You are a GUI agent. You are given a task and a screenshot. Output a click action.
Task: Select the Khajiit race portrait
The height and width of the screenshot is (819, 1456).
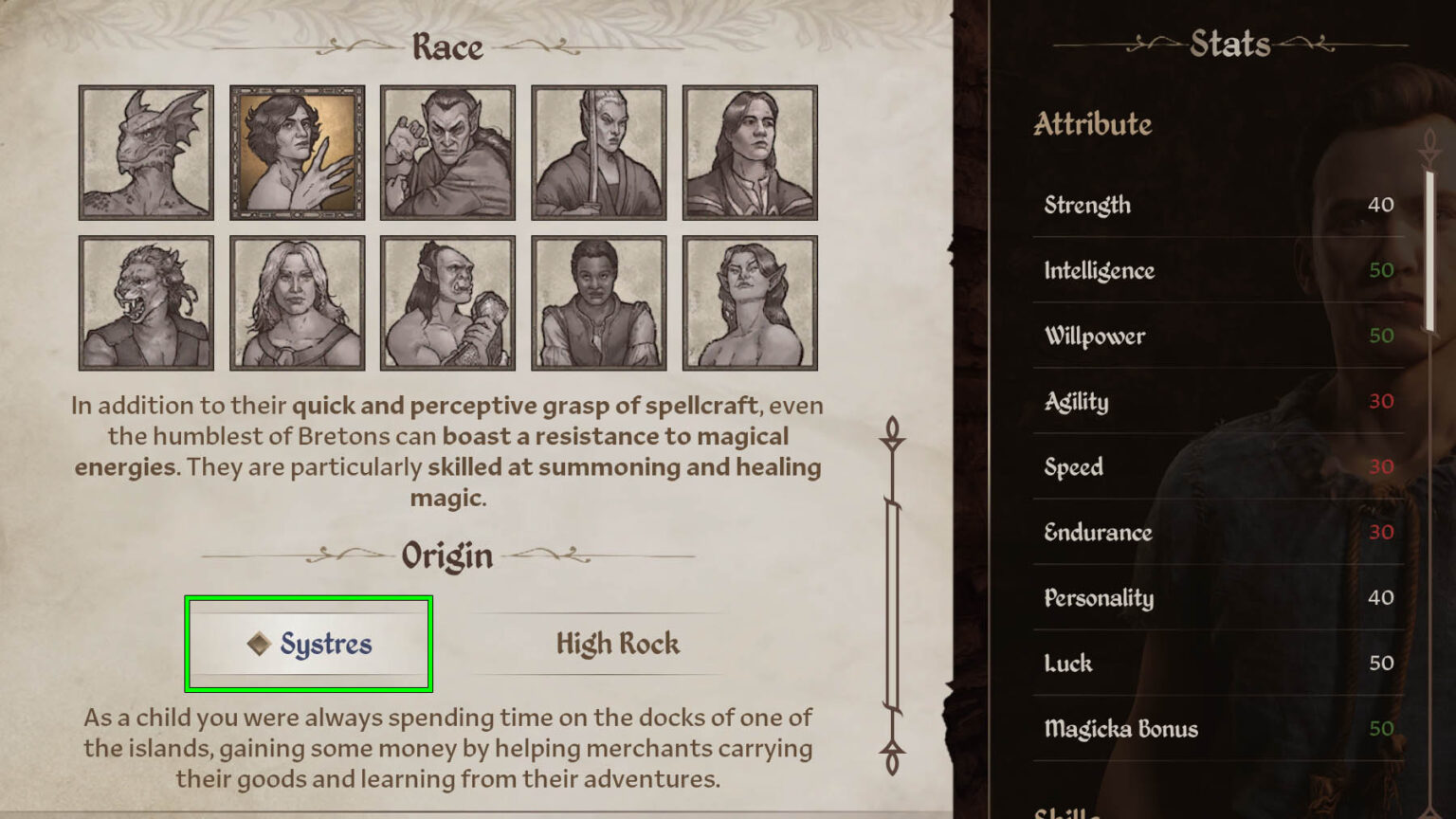tap(146, 301)
